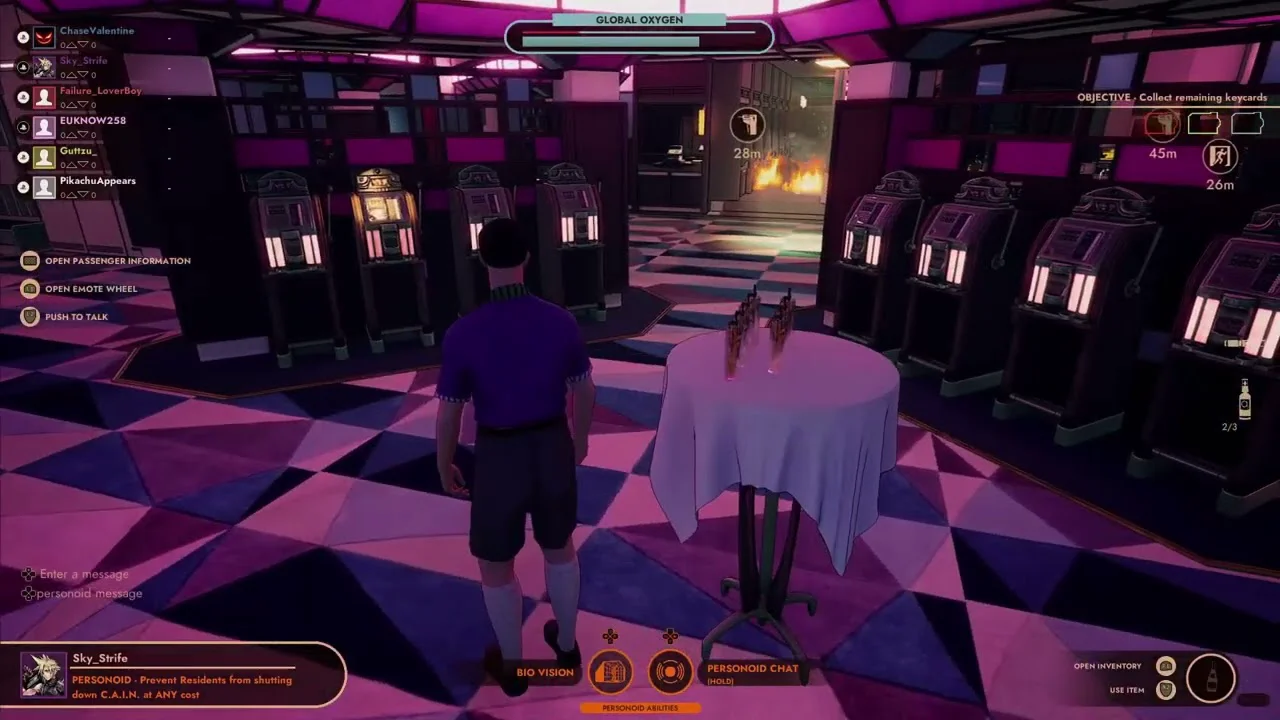Click the Enter a message chat field
This screenshot has height=720, width=1280.
84,574
